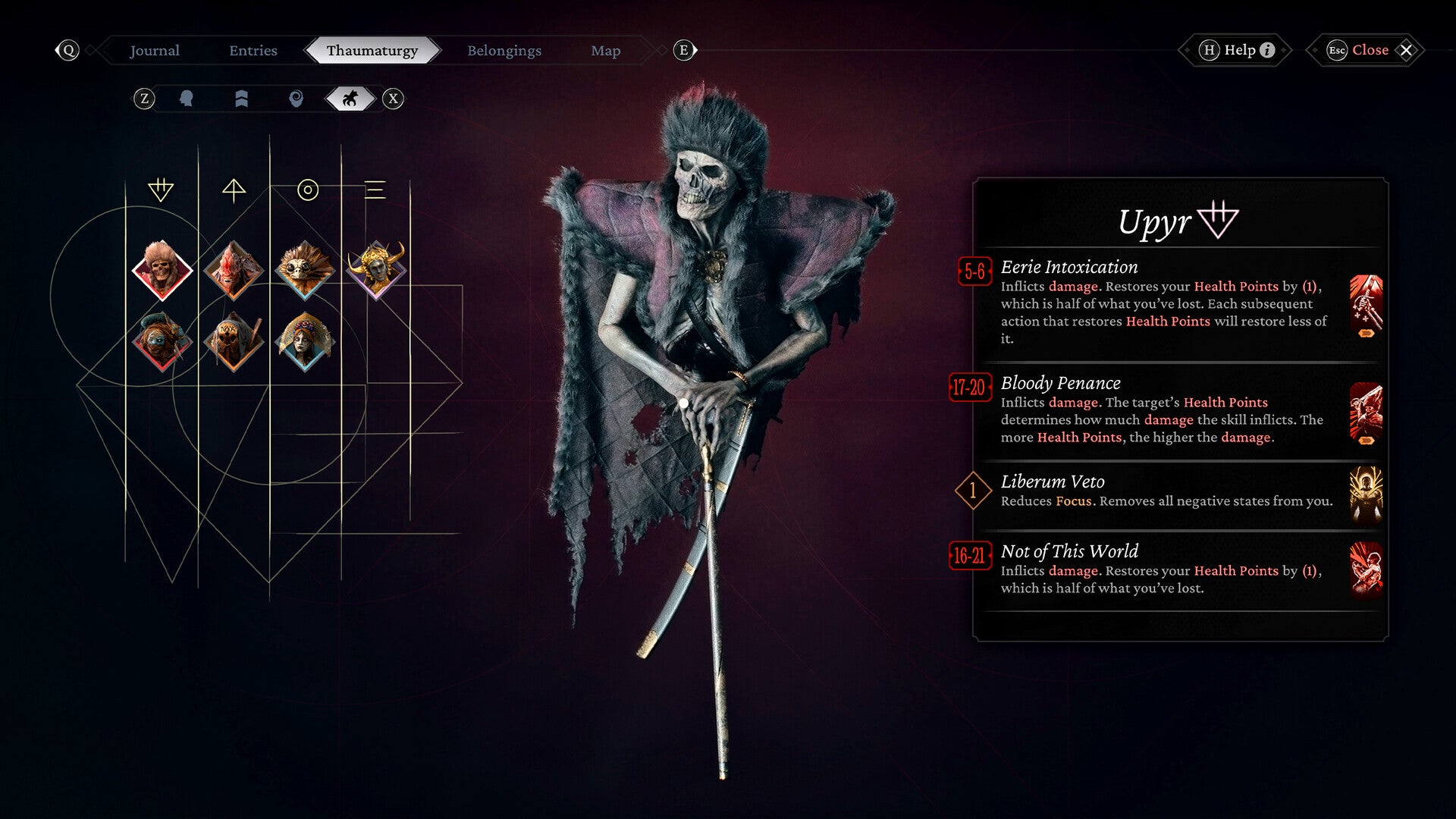This screenshot has width=1456, height=819.
Task: Pick the pale woman with flower headdress
Action: (x=305, y=342)
